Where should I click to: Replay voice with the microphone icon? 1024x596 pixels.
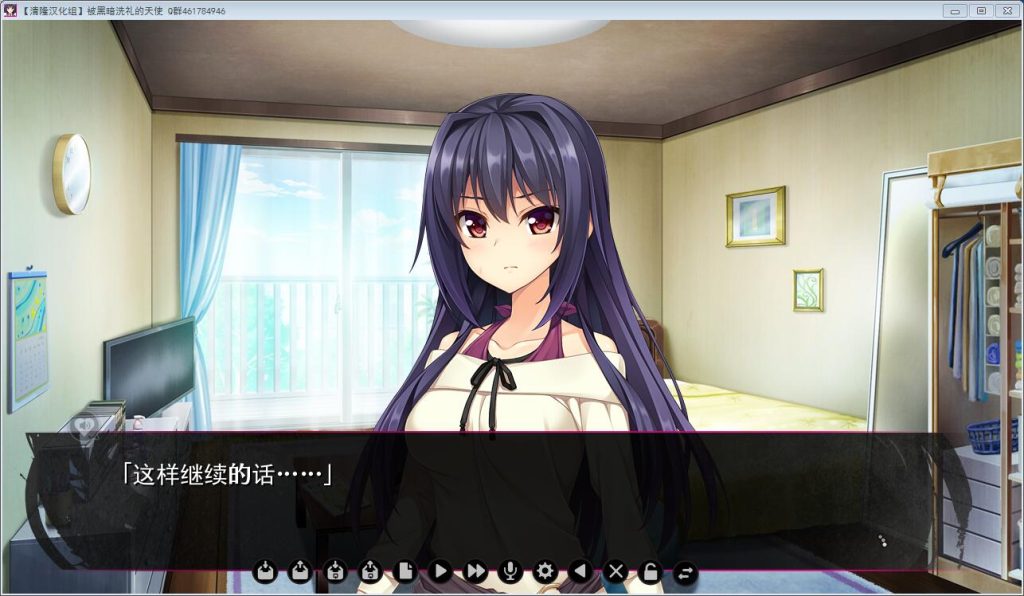click(510, 572)
